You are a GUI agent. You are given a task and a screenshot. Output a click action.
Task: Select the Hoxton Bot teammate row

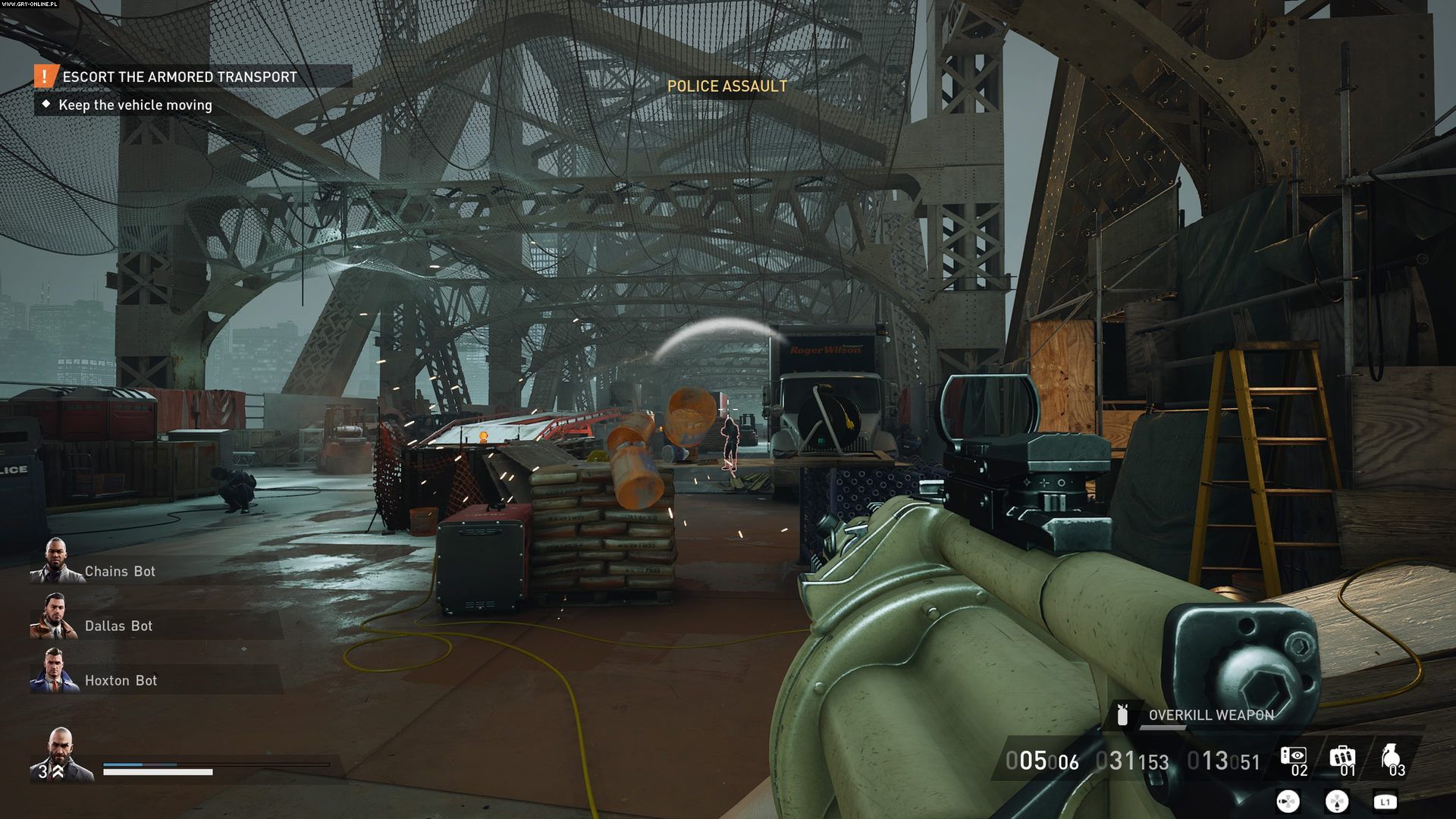pyautogui.click(x=121, y=680)
